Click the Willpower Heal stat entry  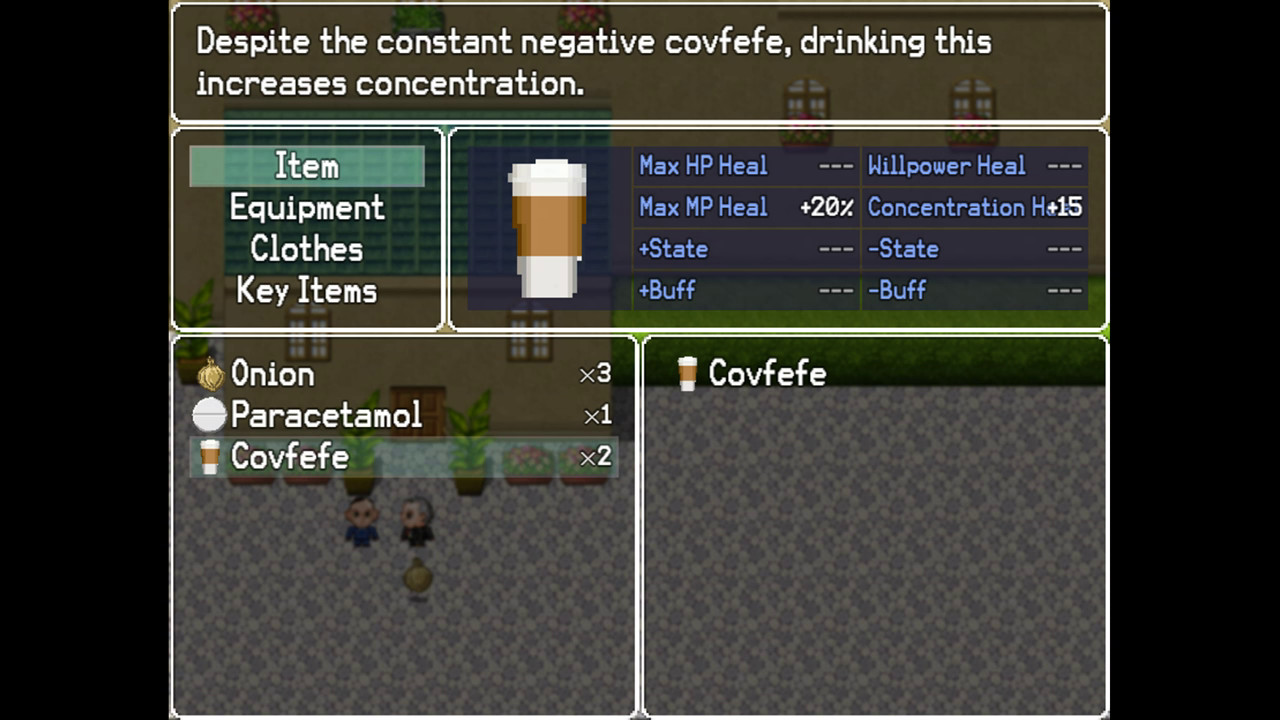pos(947,166)
